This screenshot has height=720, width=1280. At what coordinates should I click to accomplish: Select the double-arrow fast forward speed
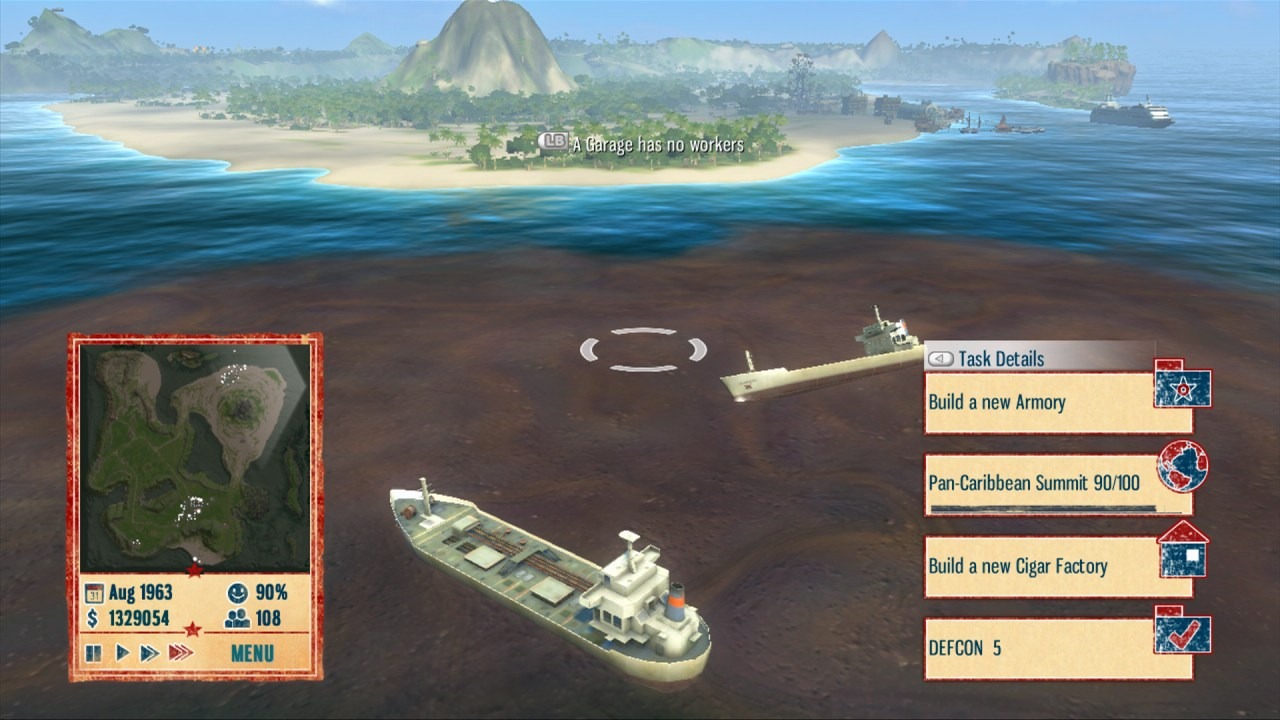pyautogui.click(x=148, y=654)
